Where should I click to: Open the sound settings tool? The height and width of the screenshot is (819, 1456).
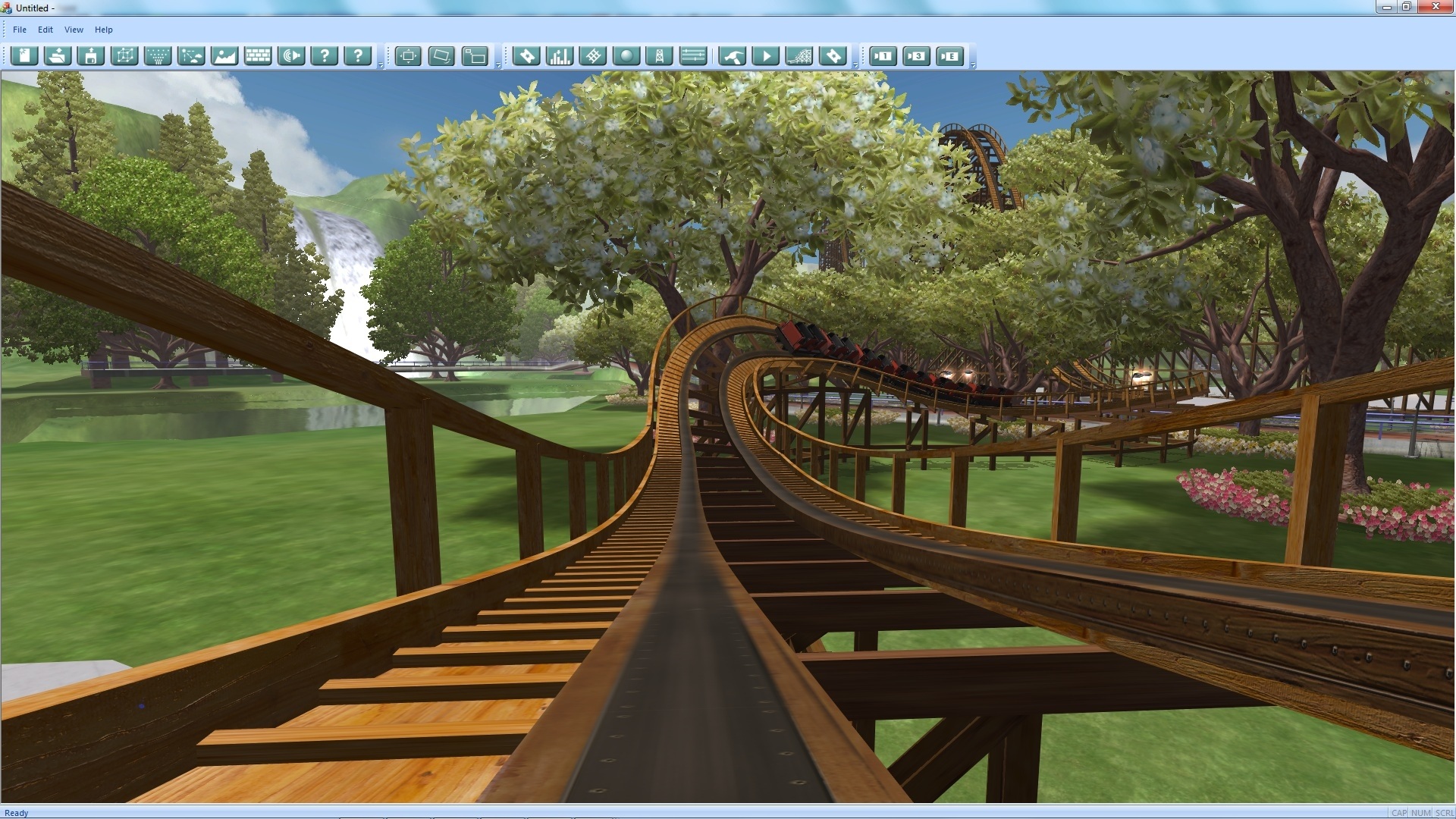point(292,55)
